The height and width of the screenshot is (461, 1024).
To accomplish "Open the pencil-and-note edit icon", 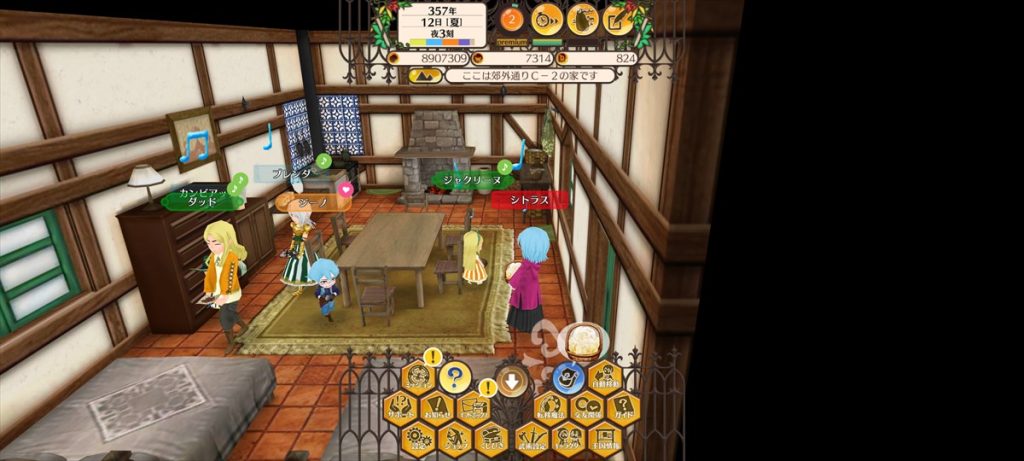I will pyautogui.click(x=618, y=18).
